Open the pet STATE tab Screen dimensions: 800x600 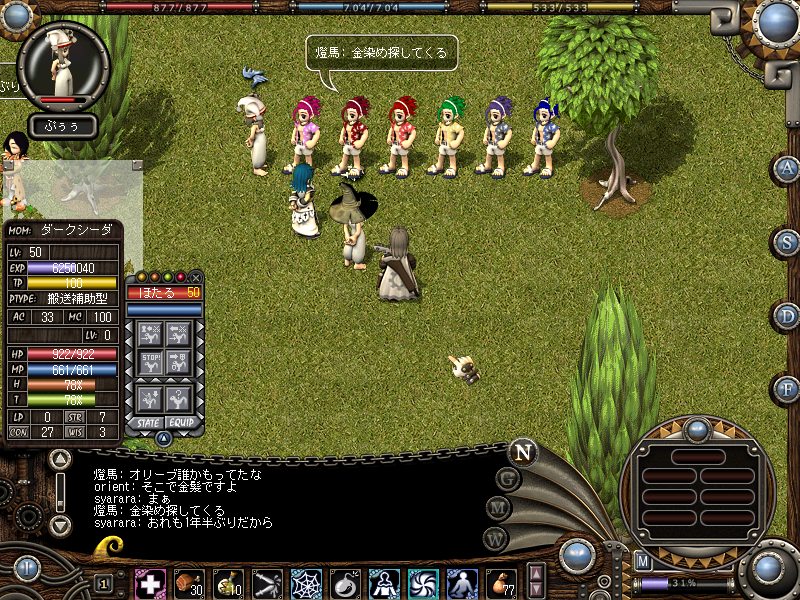(148, 422)
